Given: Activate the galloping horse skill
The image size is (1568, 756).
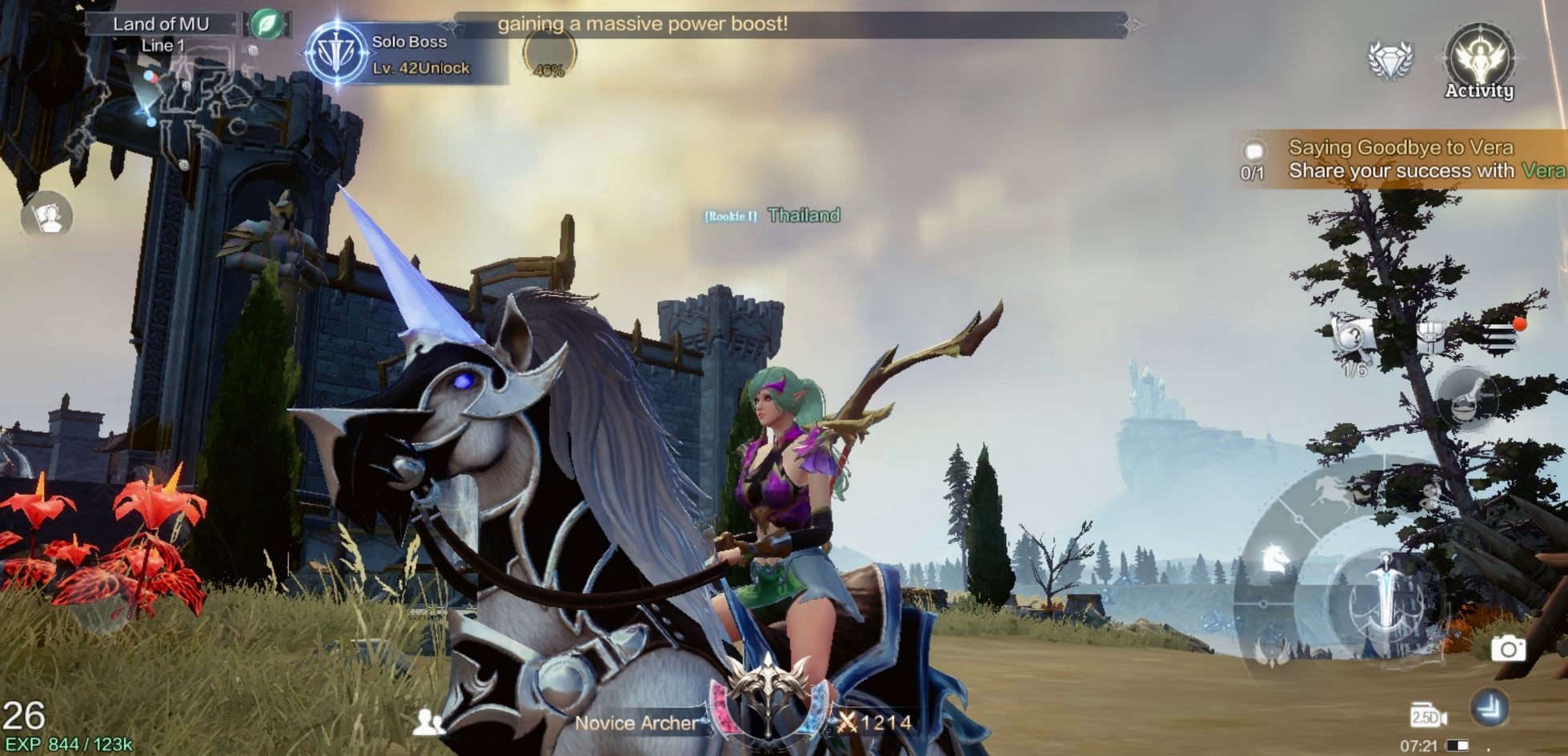Looking at the screenshot, I should 1331,493.
